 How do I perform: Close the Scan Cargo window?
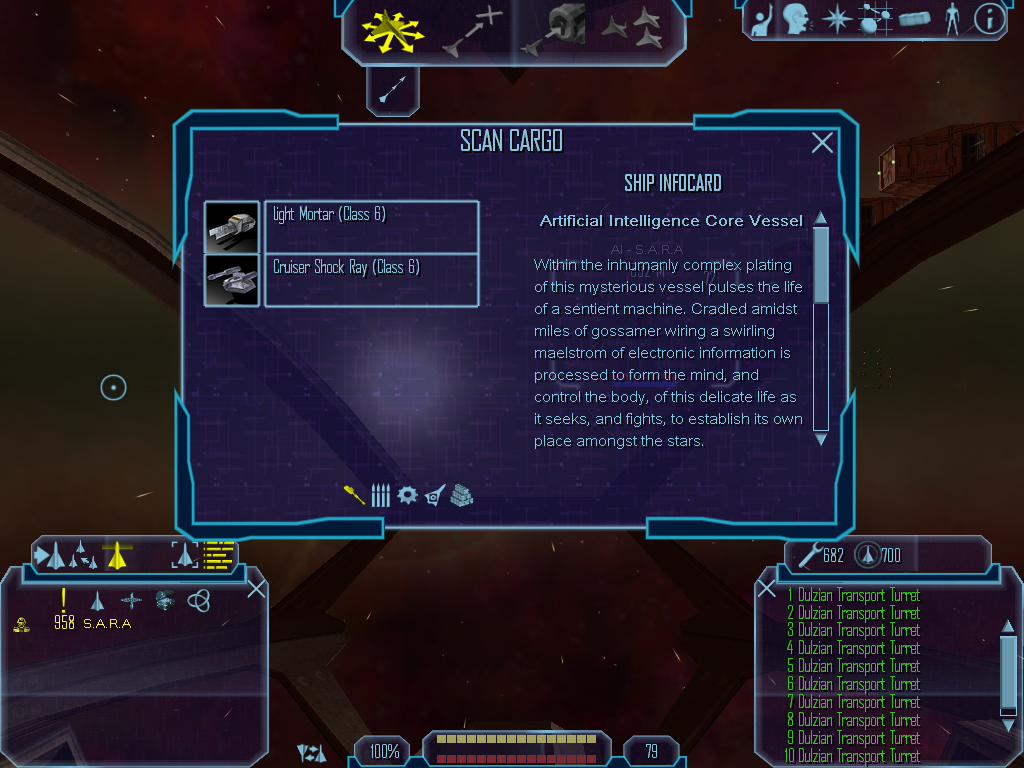(x=822, y=143)
